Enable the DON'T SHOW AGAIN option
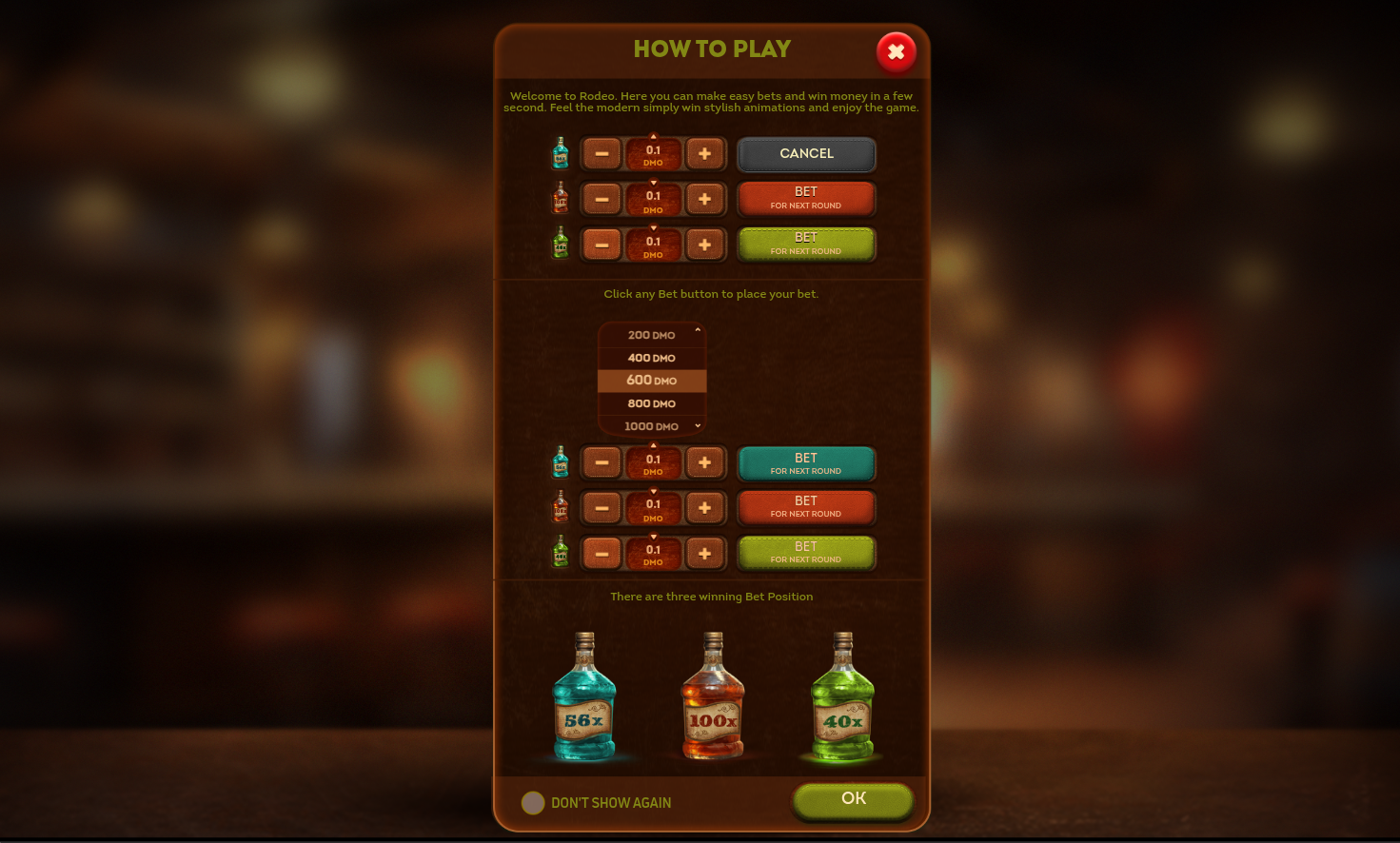The width and height of the screenshot is (1400, 843). click(533, 803)
